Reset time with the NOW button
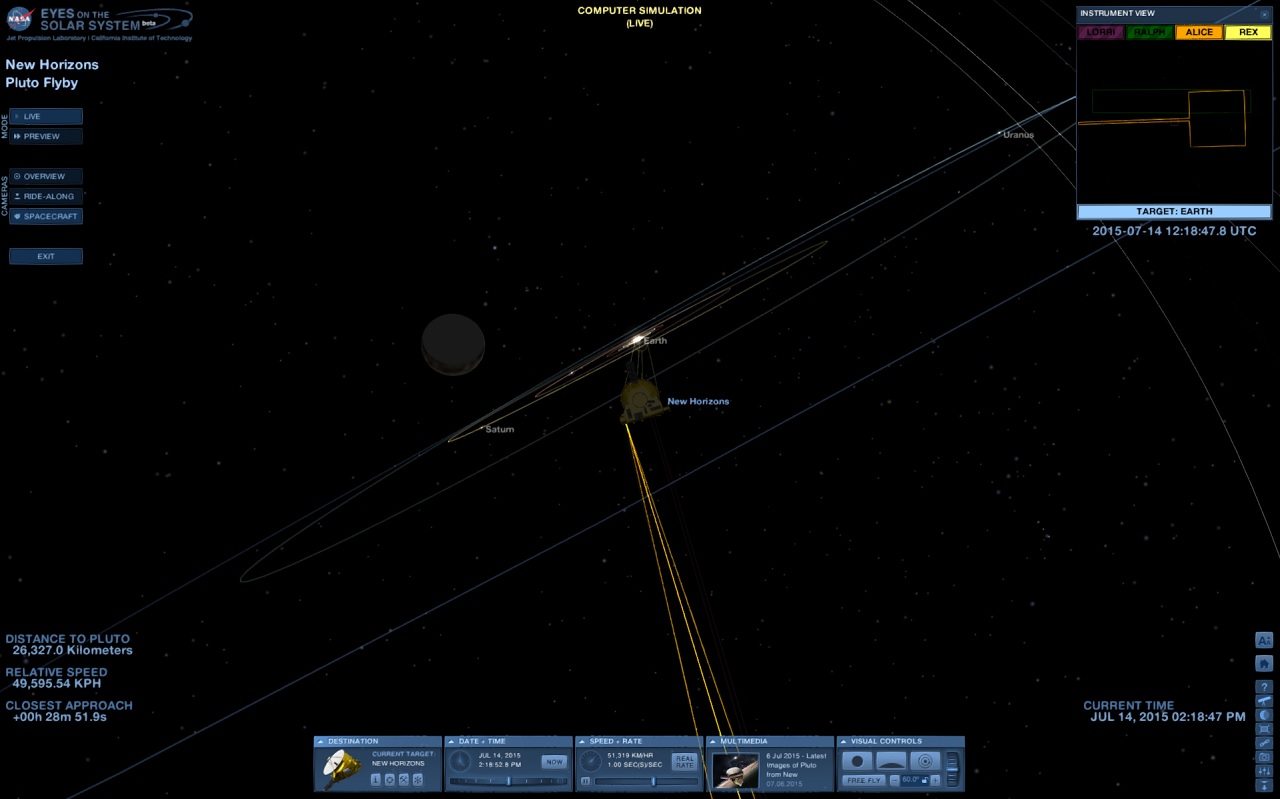Image resolution: width=1280 pixels, height=799 pixels. 554,762
